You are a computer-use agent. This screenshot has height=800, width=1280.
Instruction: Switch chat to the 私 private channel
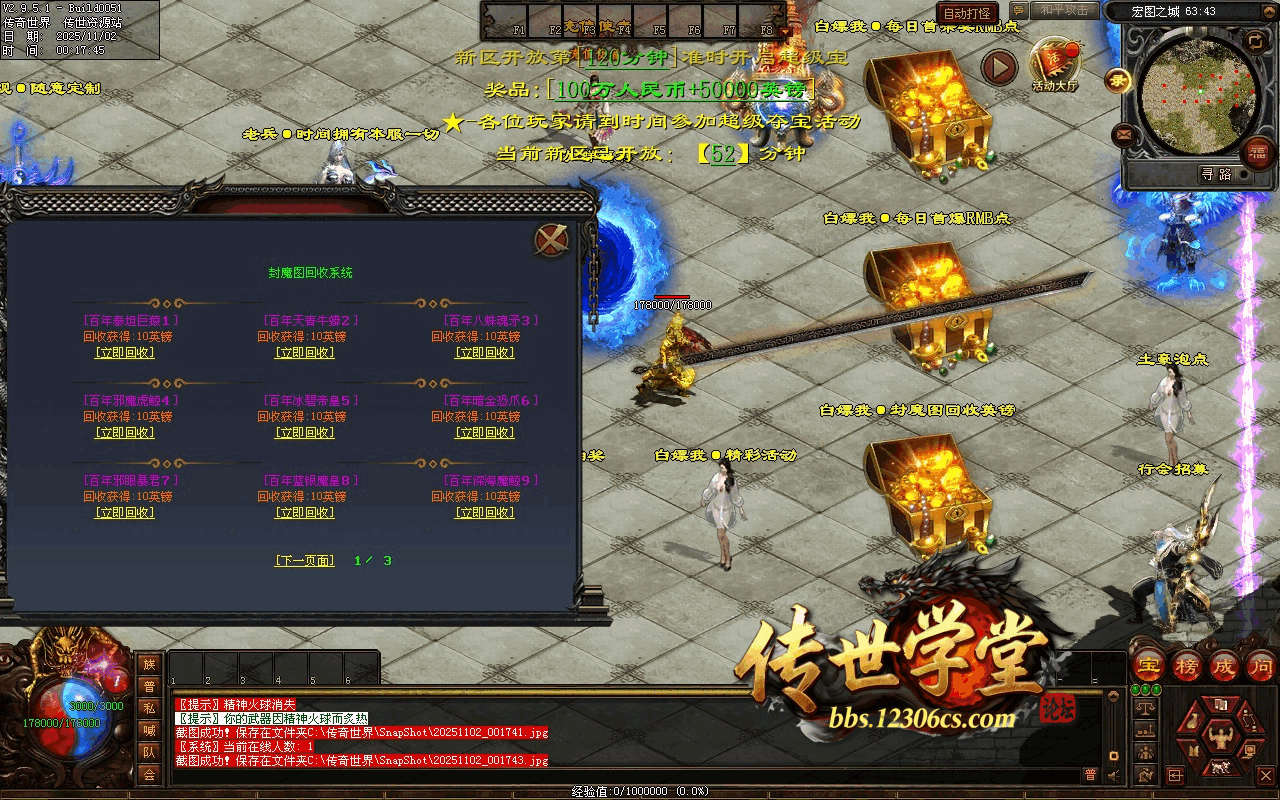[149, 708]
